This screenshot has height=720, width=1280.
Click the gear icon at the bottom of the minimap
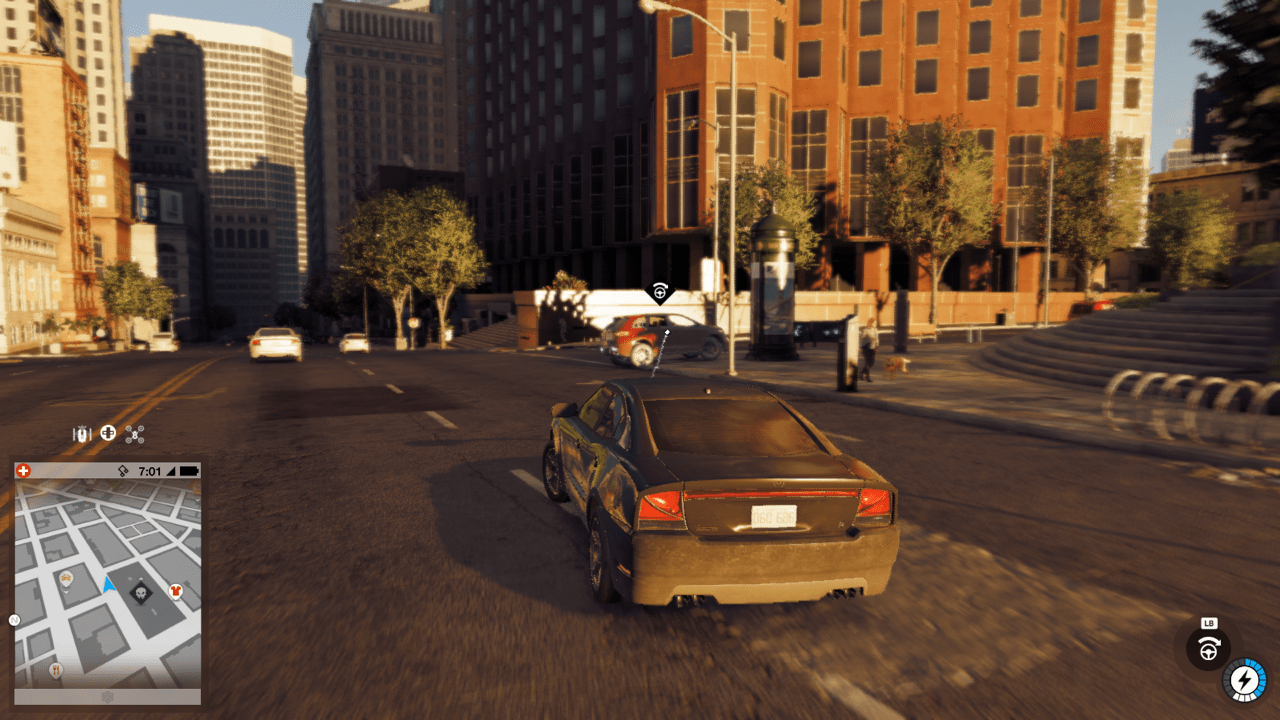(108, 696)
